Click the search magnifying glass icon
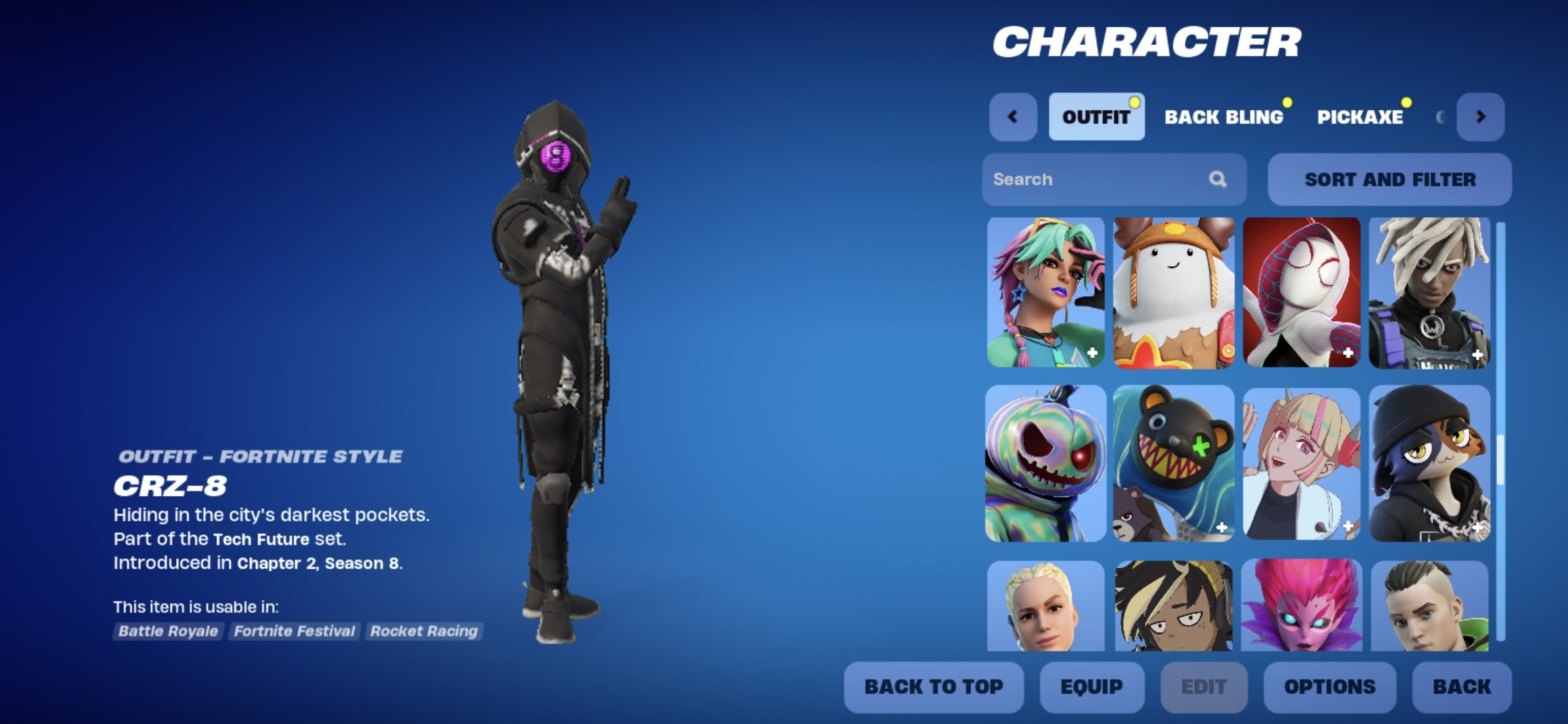The width and height of the screenshot is (1568, 724). [1218, 179]
